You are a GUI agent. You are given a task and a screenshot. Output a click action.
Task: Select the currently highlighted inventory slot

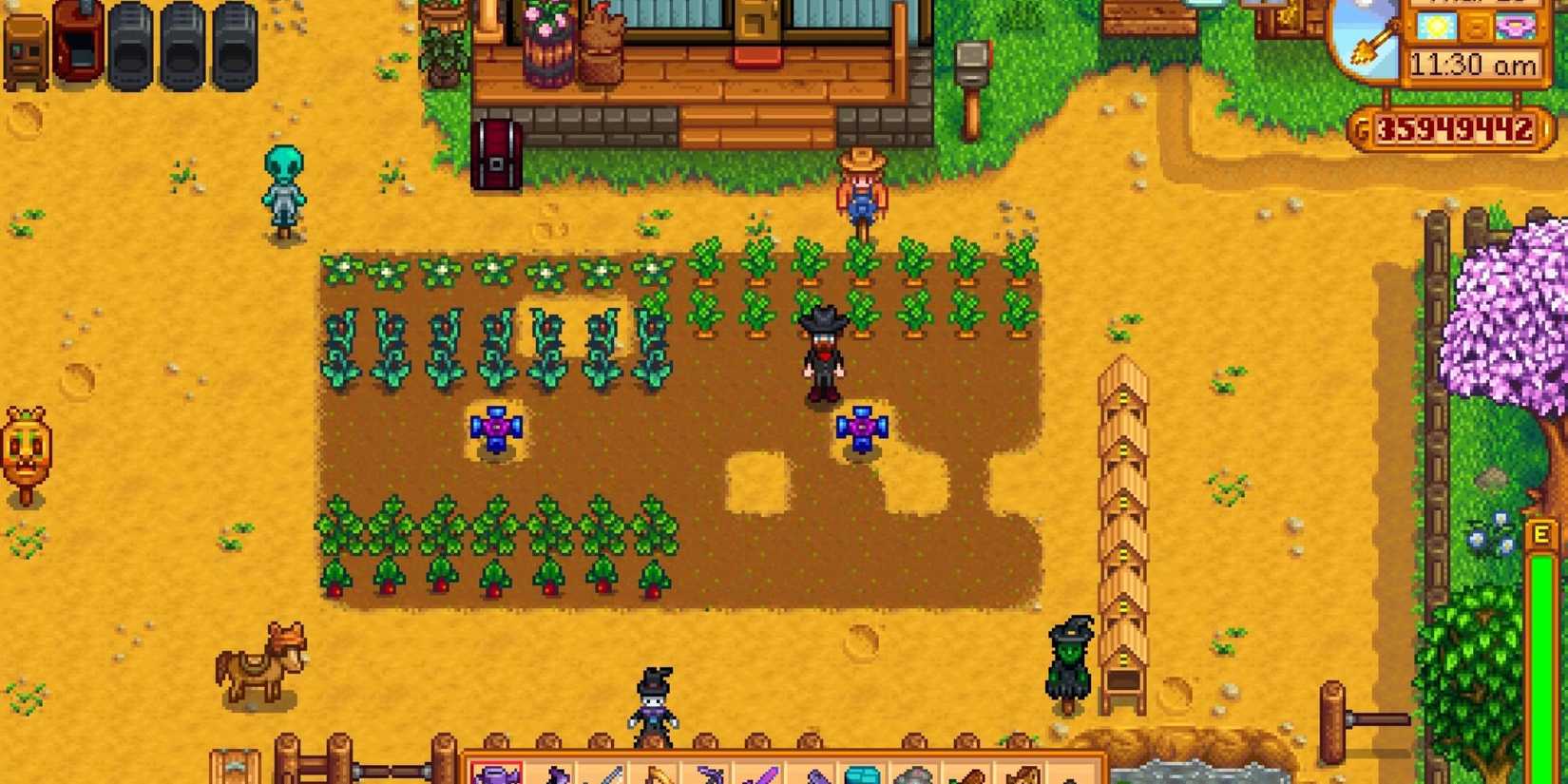(496, 770)
